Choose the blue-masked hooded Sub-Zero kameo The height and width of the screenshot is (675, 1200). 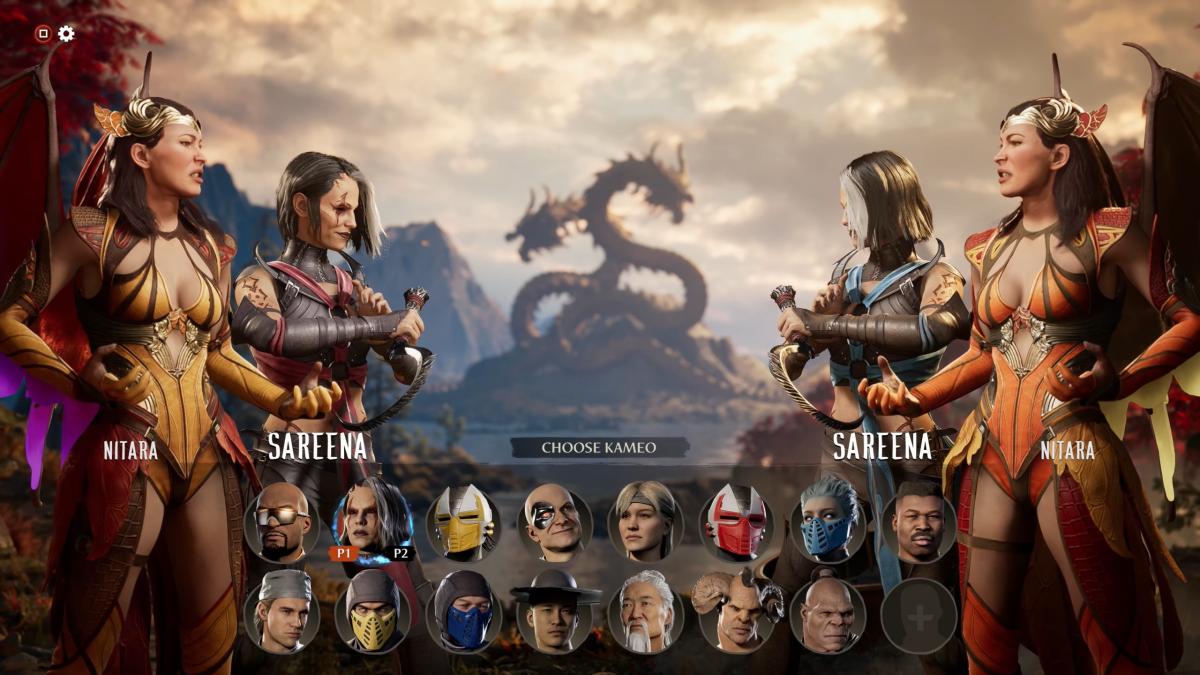(464, 614)
